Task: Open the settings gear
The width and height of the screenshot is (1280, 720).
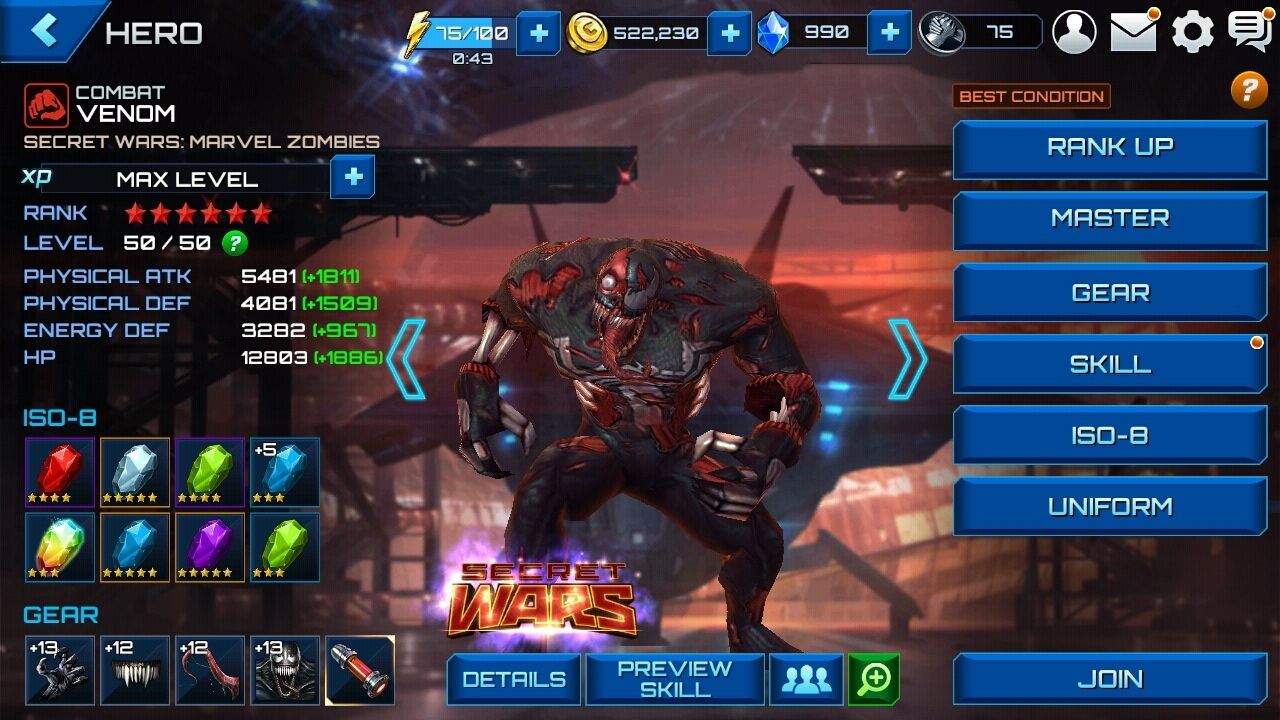Action: point(1192,32)
